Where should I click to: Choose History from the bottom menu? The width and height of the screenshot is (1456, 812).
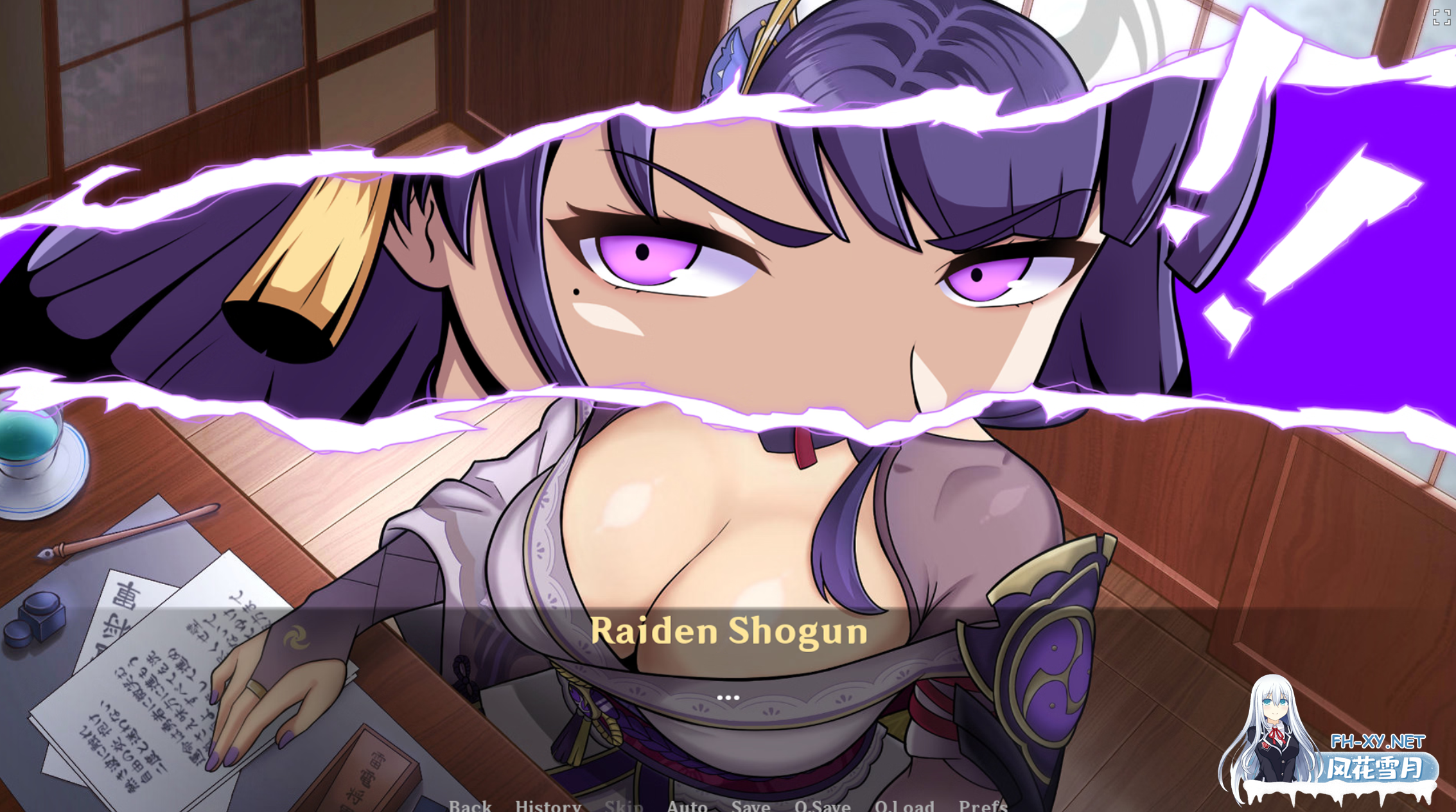point(548,804)
